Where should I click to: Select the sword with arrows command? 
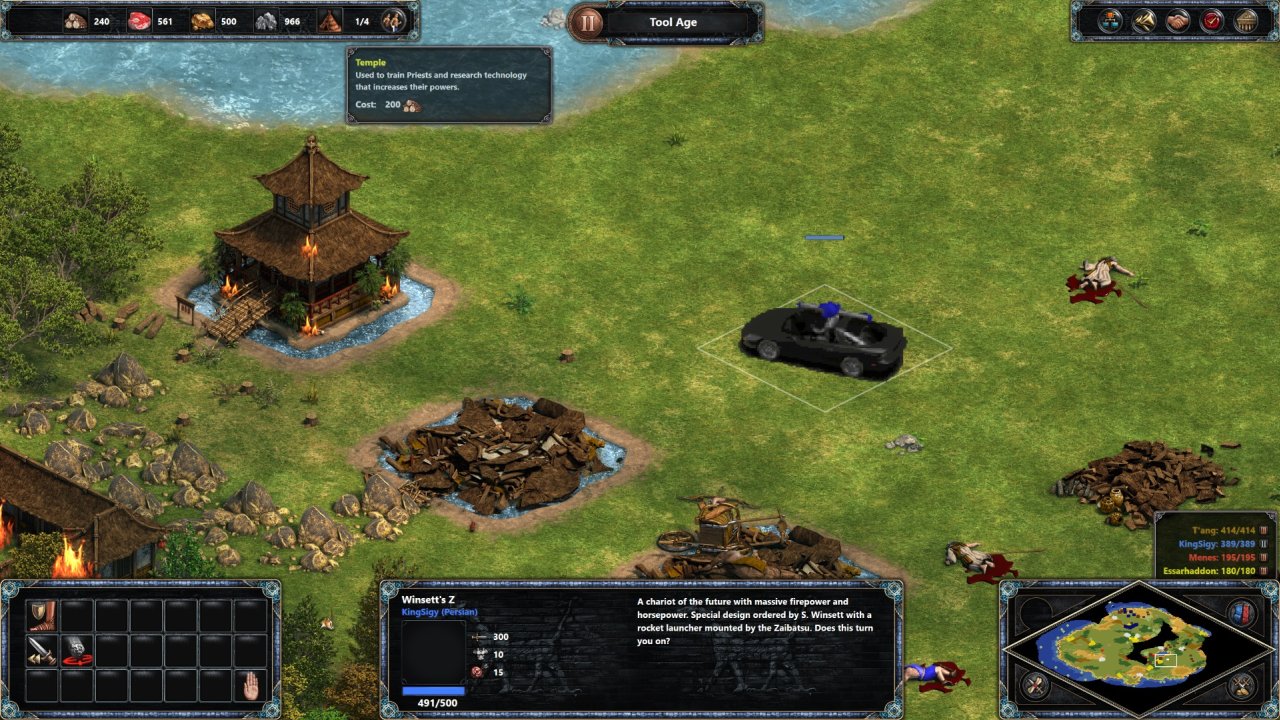click(x=43, y=650)
